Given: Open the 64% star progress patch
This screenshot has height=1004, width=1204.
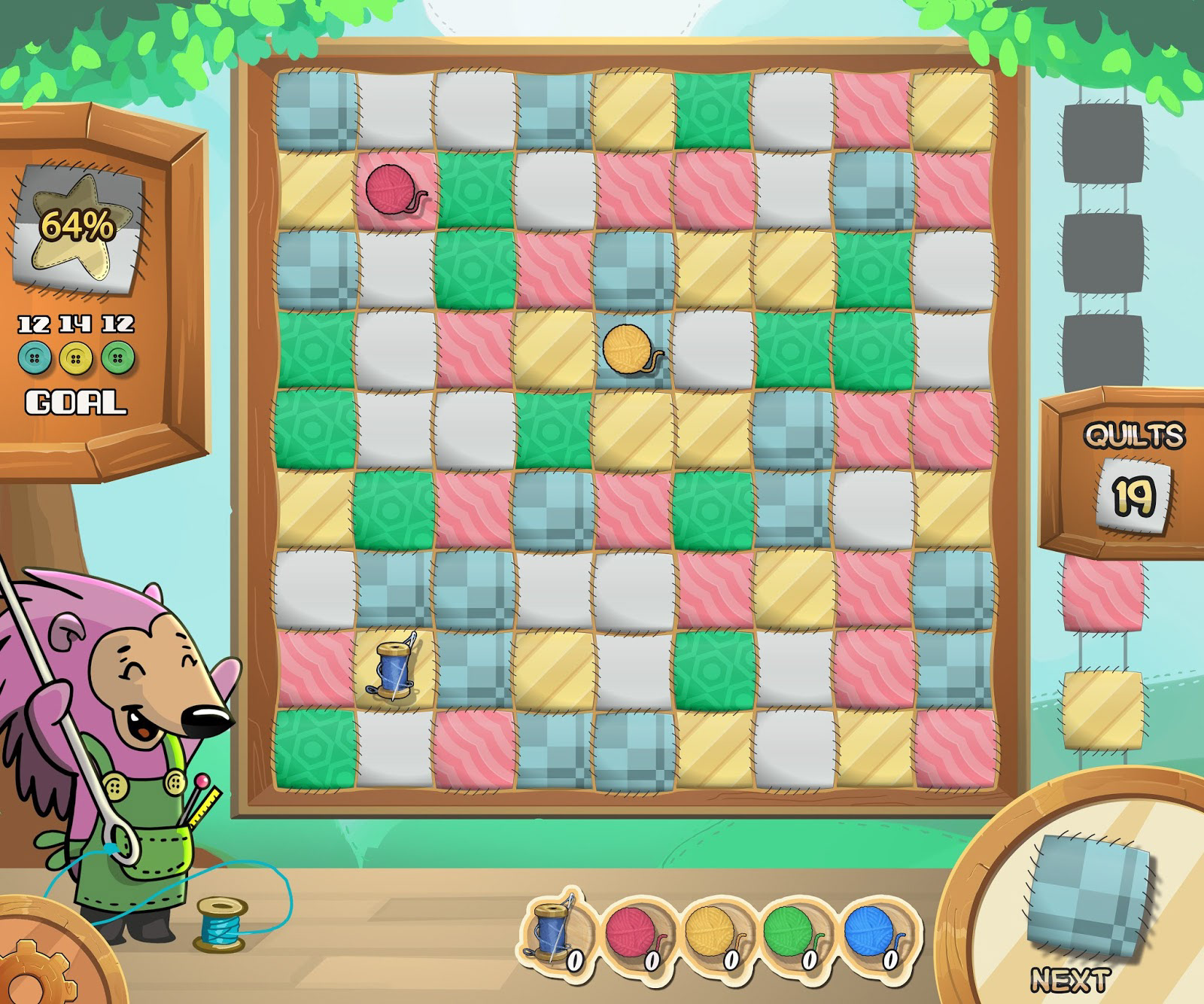Looking at the screenshot, I should pos(78,226).
